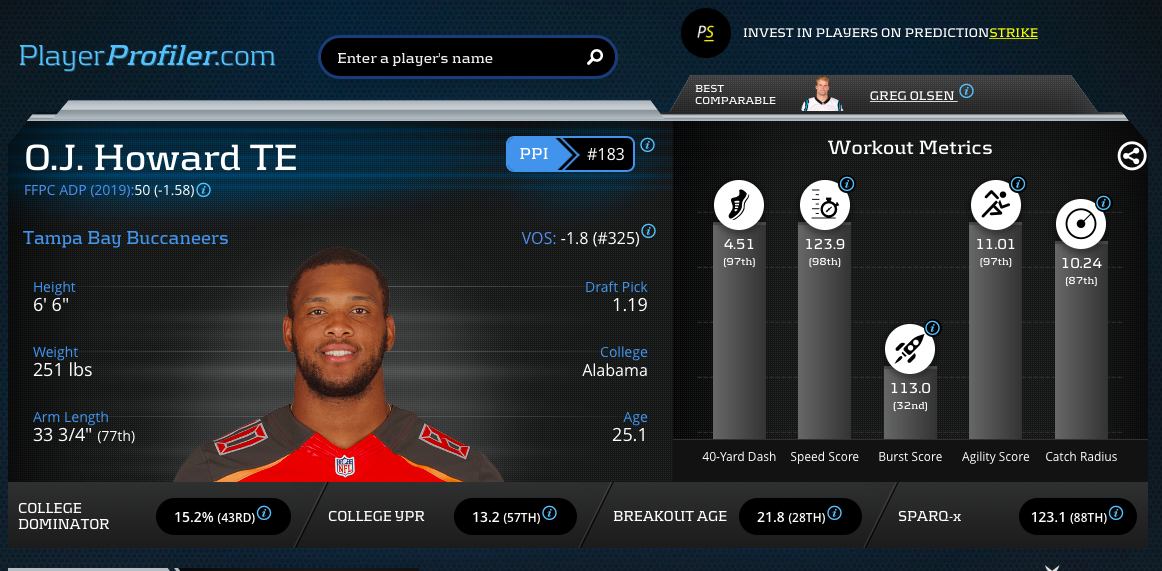The image size is (1162, 571).
Task: Submit search with the magnifying glass icon
Action: [595, 57]
